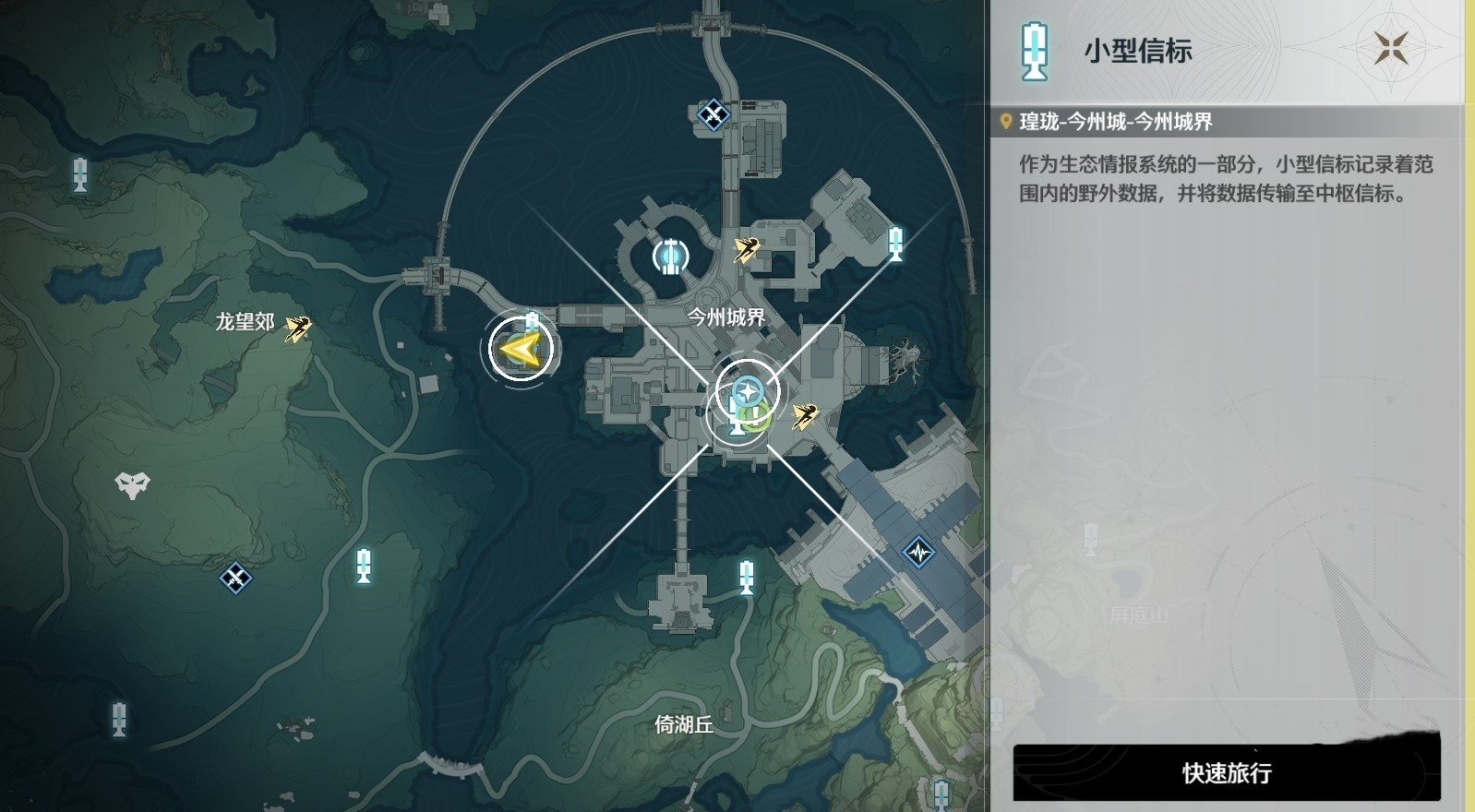
Task: Click the crossed-swords challenge marker at the top
Action: pos(714,113)
